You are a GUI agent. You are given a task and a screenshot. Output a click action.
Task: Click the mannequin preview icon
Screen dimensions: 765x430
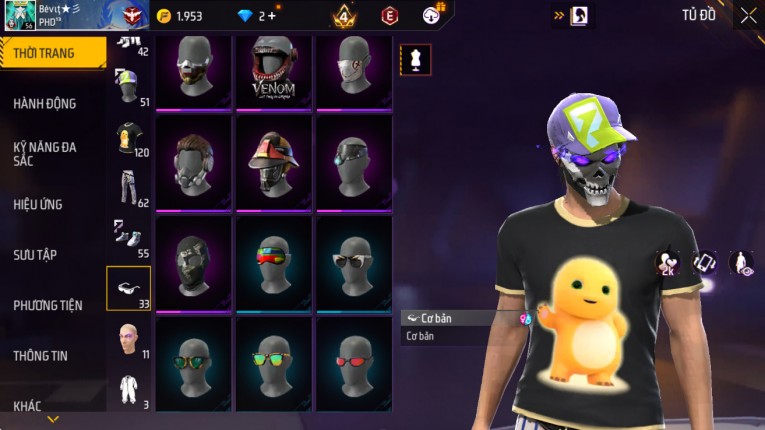pos(416,59)
